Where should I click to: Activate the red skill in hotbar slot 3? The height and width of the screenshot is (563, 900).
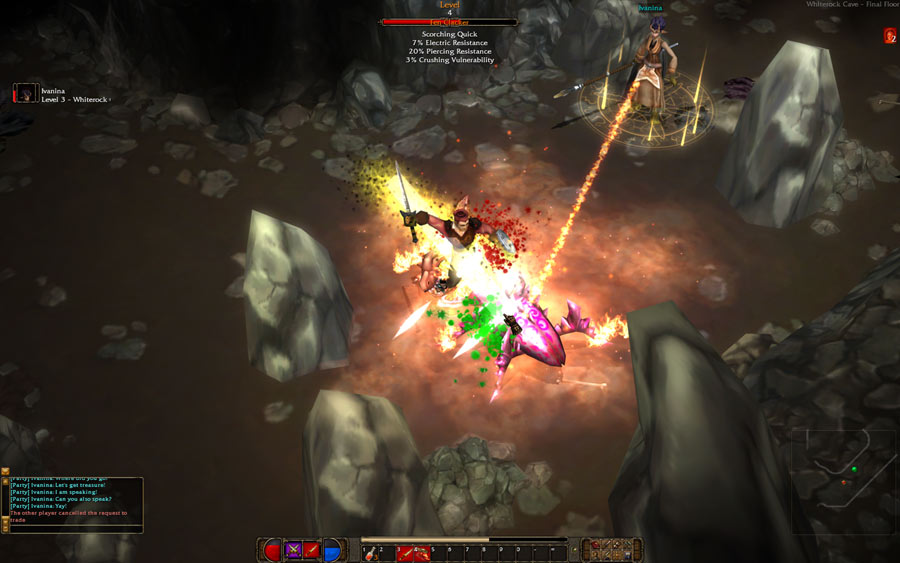pos(405,552)
